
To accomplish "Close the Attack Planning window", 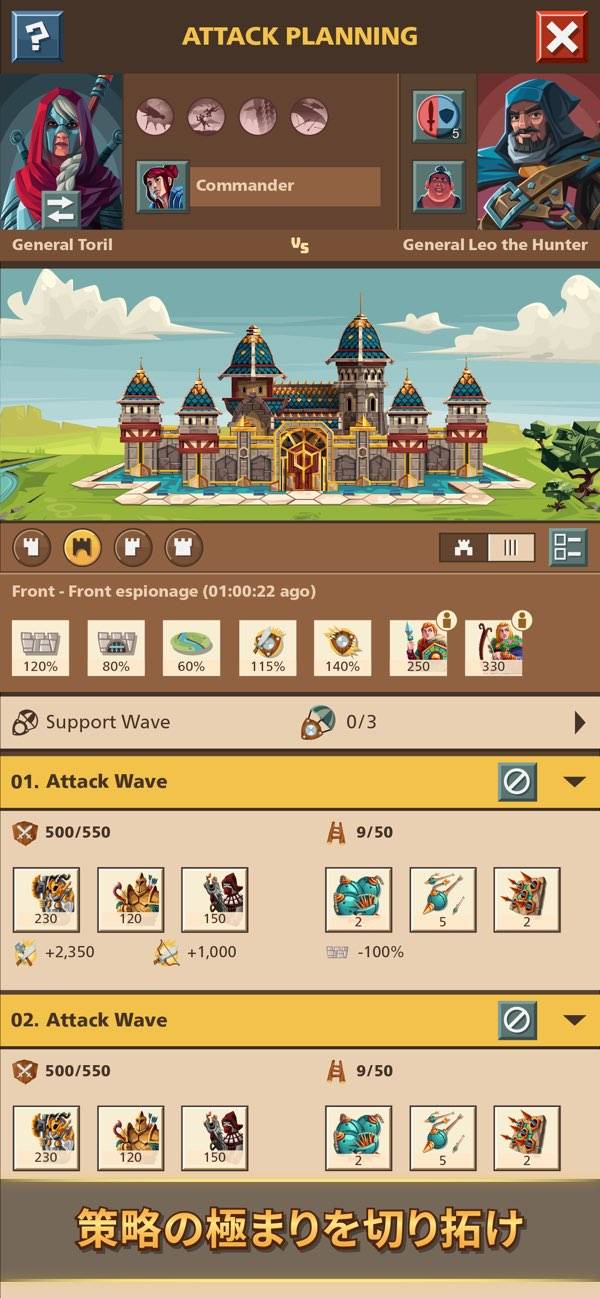I will [561, 37].
